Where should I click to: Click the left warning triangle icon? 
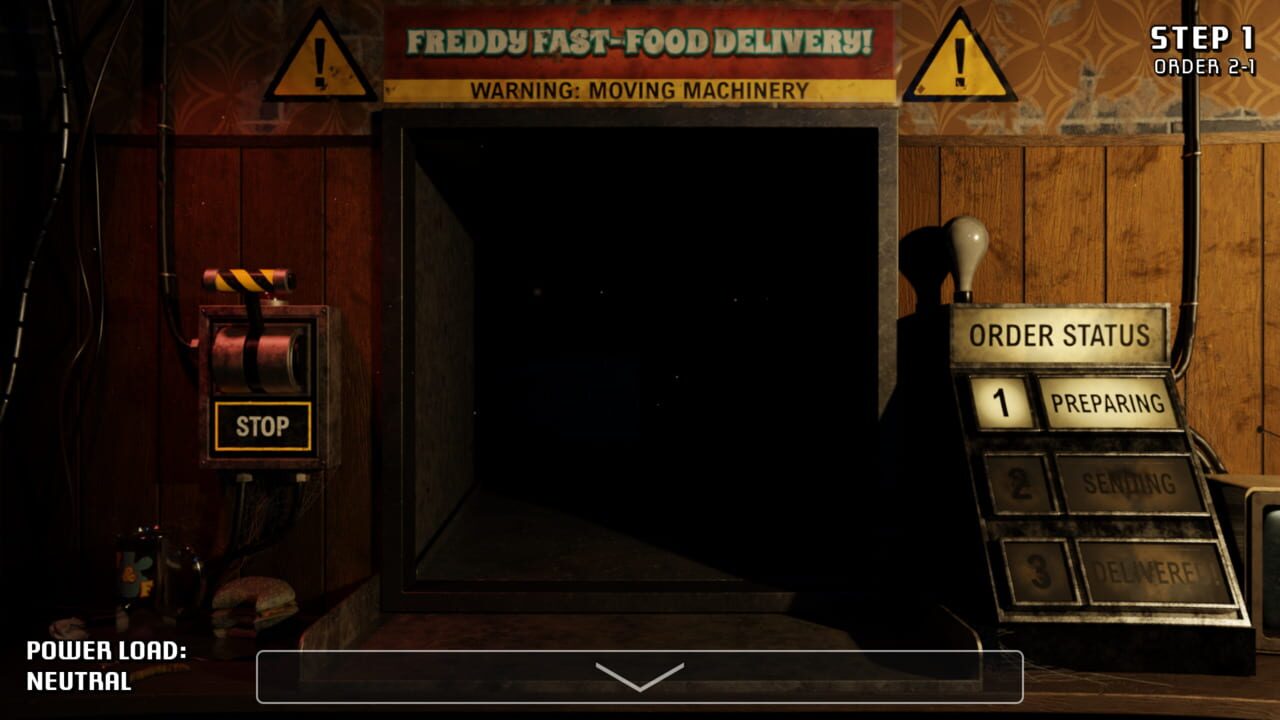tap(322, 58)
